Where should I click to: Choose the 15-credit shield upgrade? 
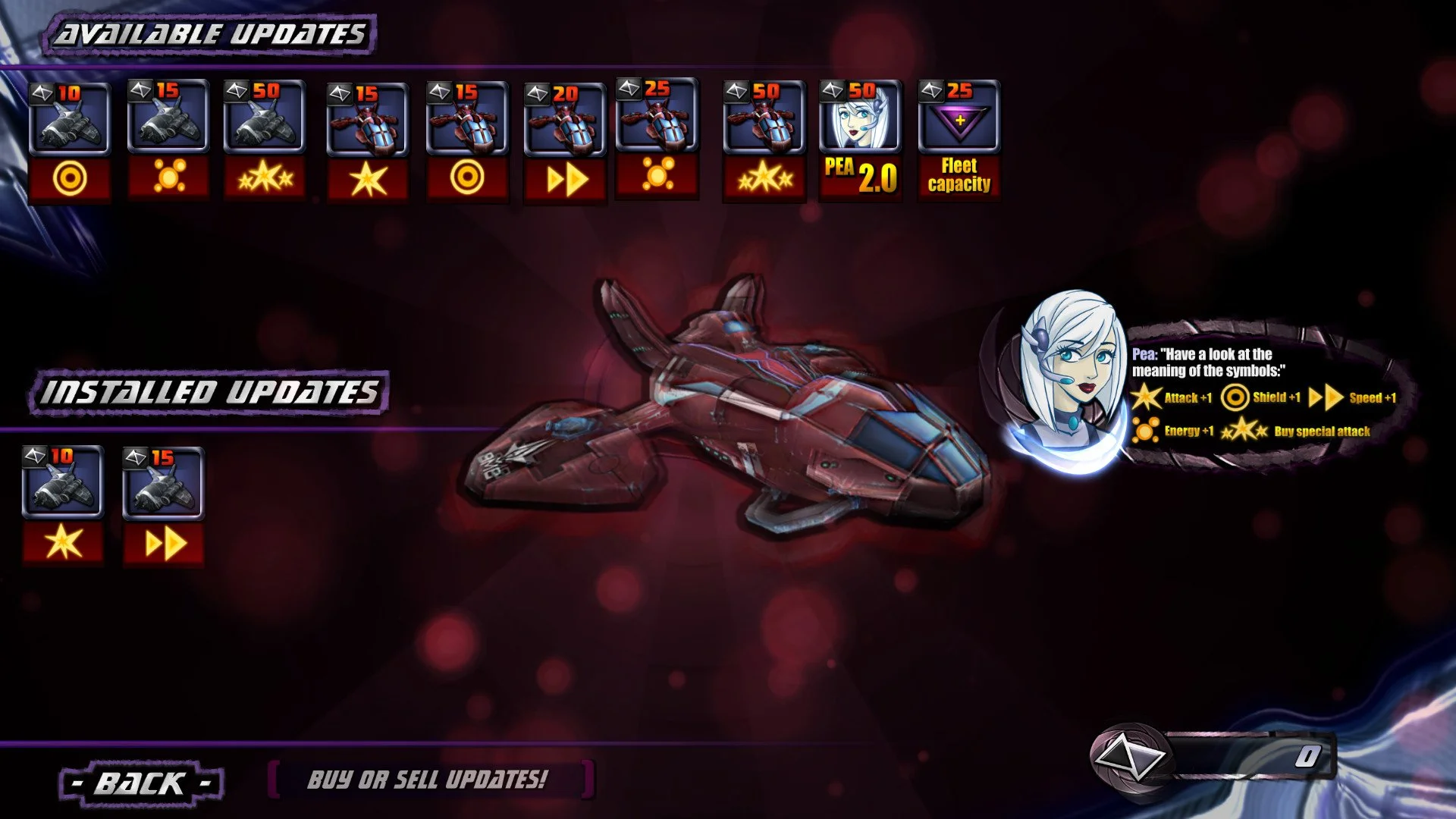463,140
